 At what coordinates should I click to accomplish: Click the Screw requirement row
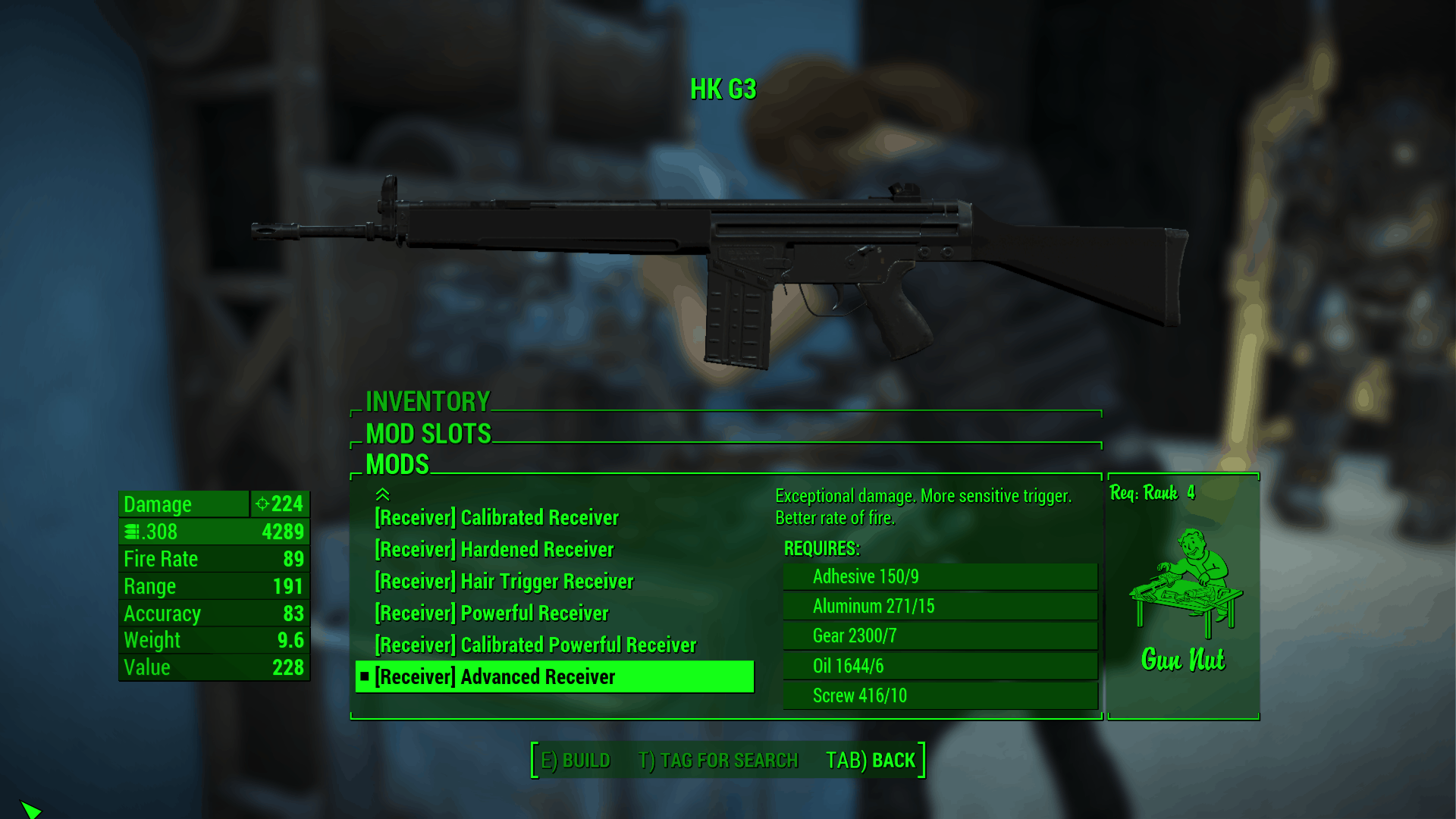pyautogui.click(x=940, y=695)
